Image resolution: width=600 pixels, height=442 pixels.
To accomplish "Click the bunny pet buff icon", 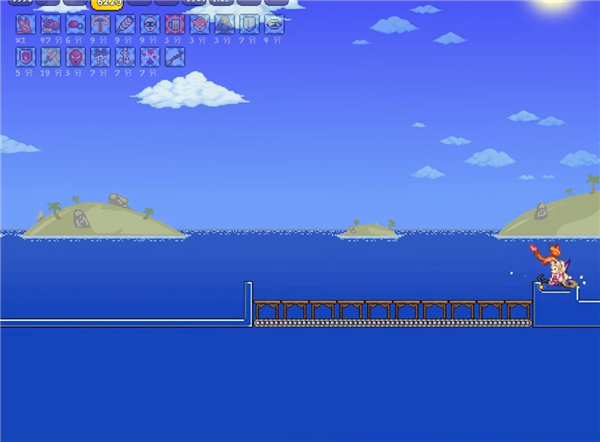I will 25,24.
